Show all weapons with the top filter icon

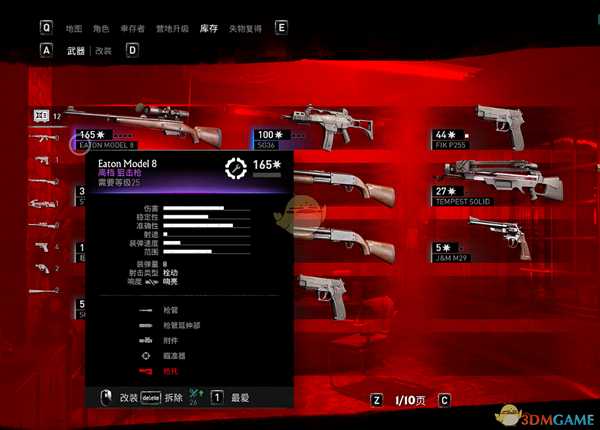tap(42, 115)
